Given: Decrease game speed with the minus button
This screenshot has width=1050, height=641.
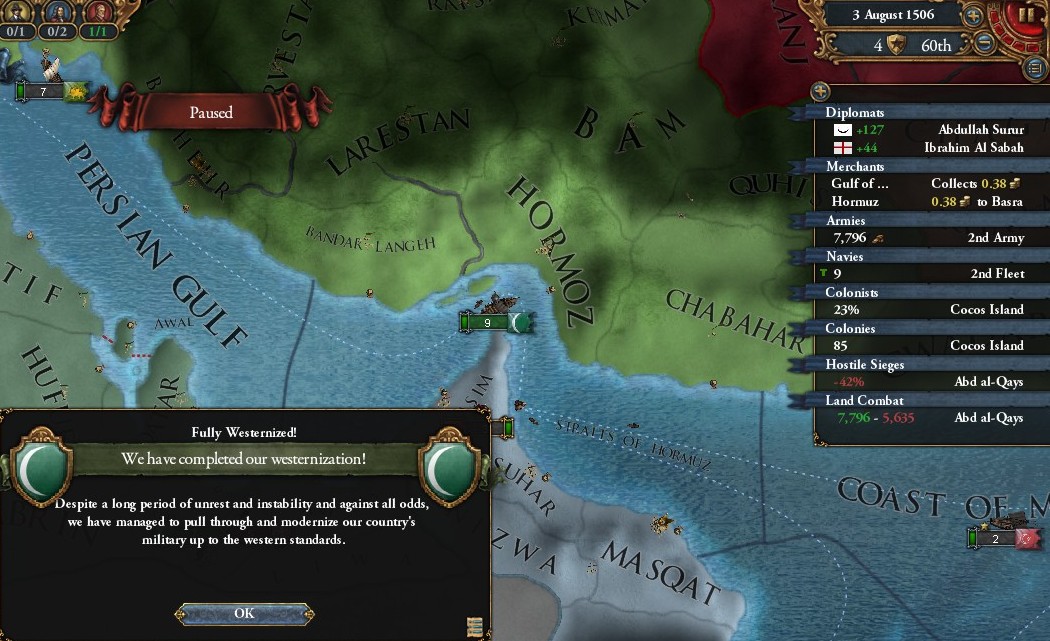Looking at the screenshot, I should [984, 44].
